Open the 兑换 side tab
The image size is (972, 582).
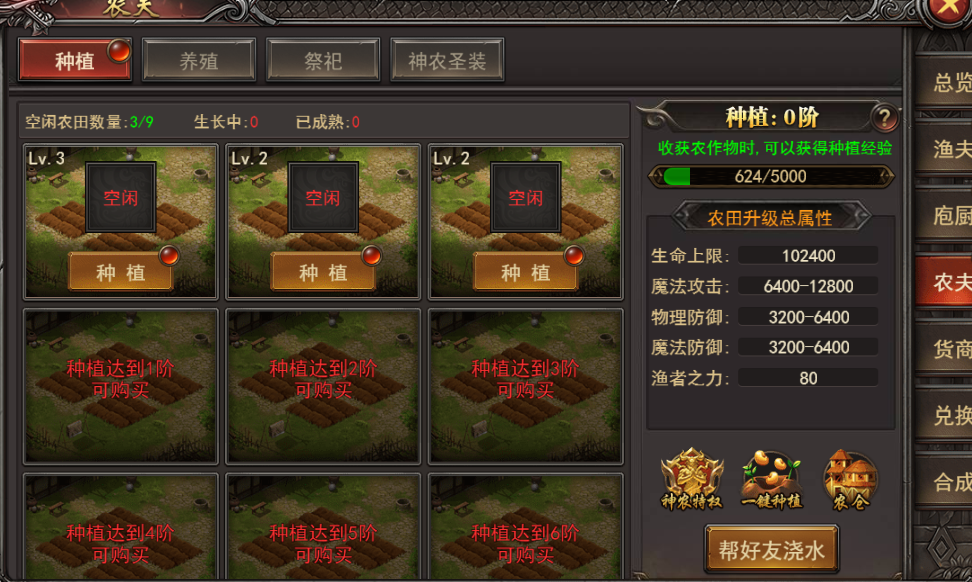click(950, 415)
